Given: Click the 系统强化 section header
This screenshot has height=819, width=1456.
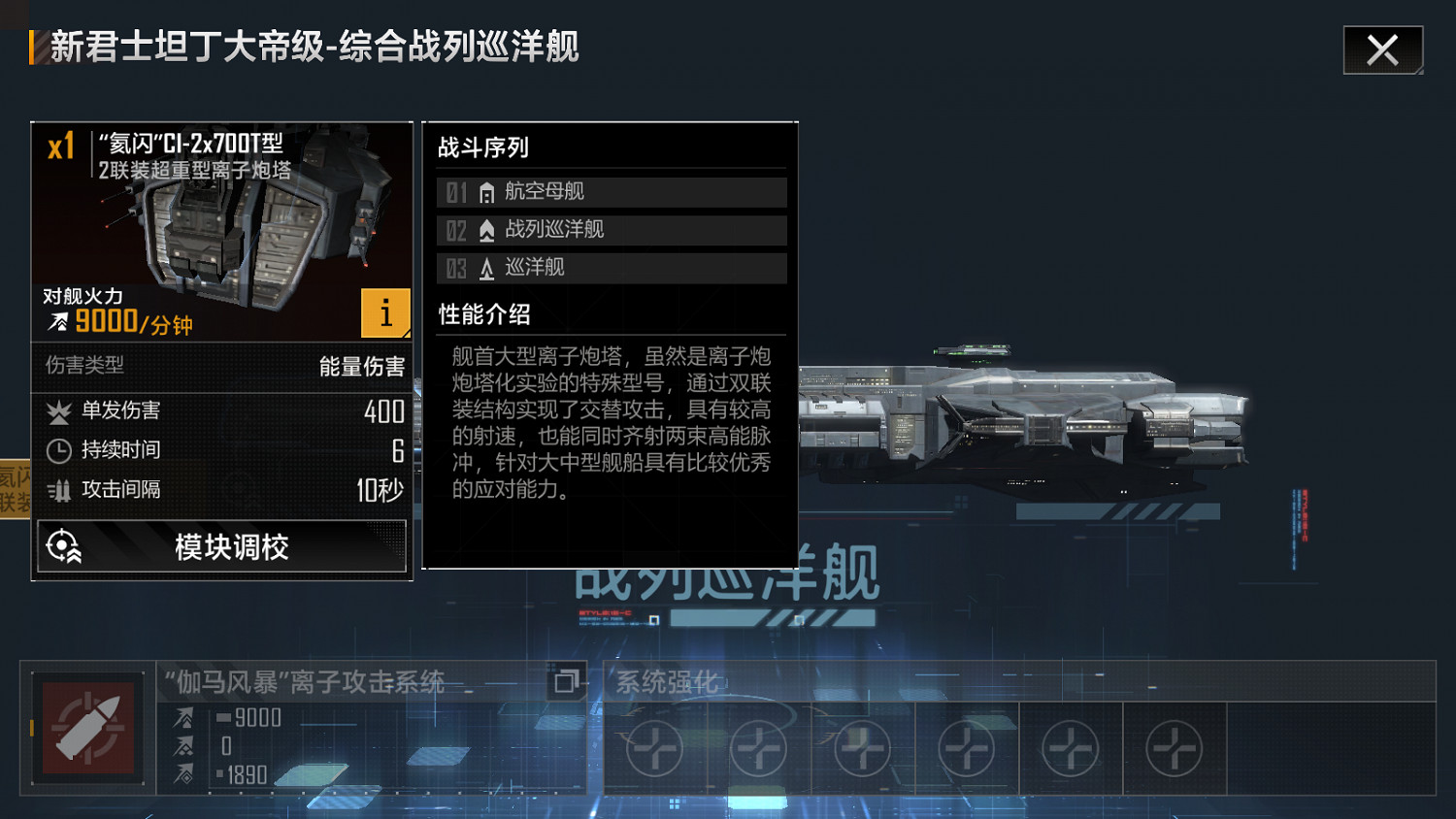Looking at the screenshot, I should coord(667,683).
